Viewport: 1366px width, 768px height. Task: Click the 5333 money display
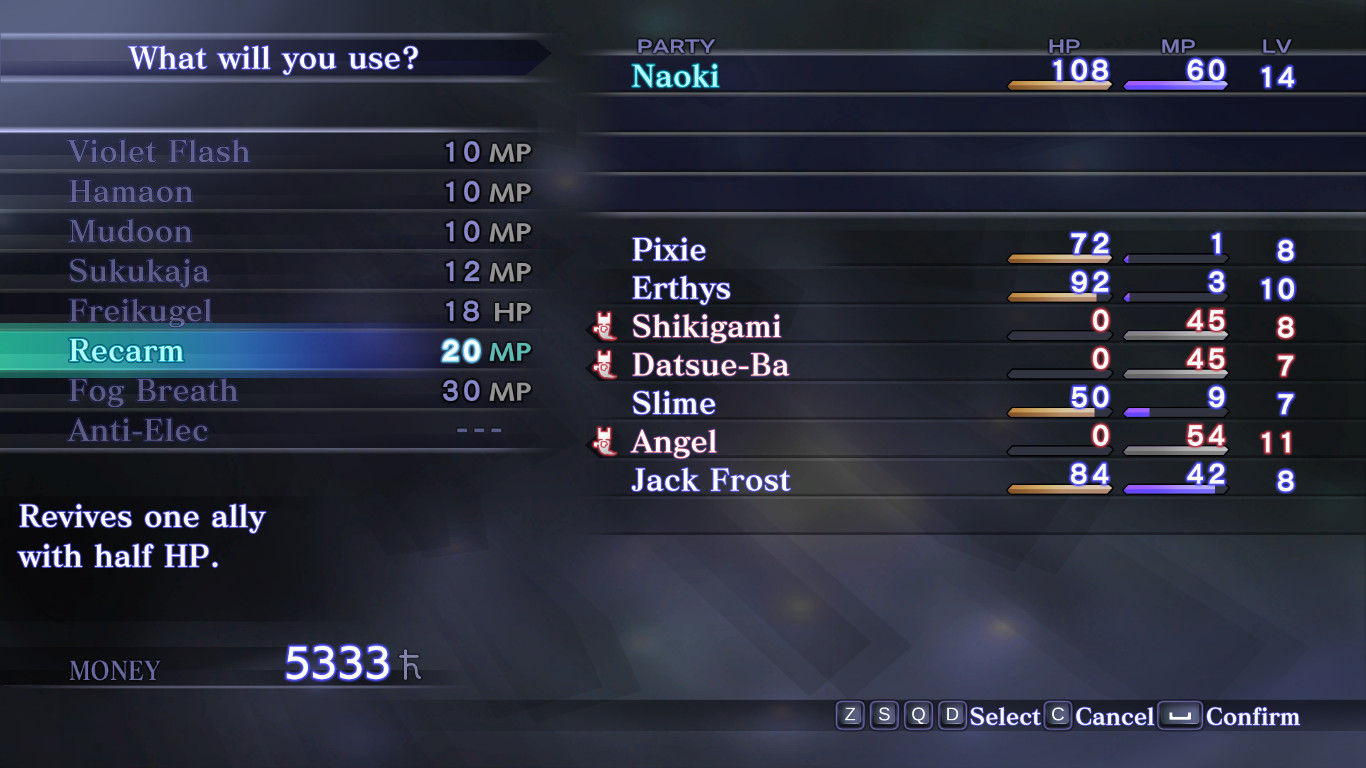click(x=335, y=660)
